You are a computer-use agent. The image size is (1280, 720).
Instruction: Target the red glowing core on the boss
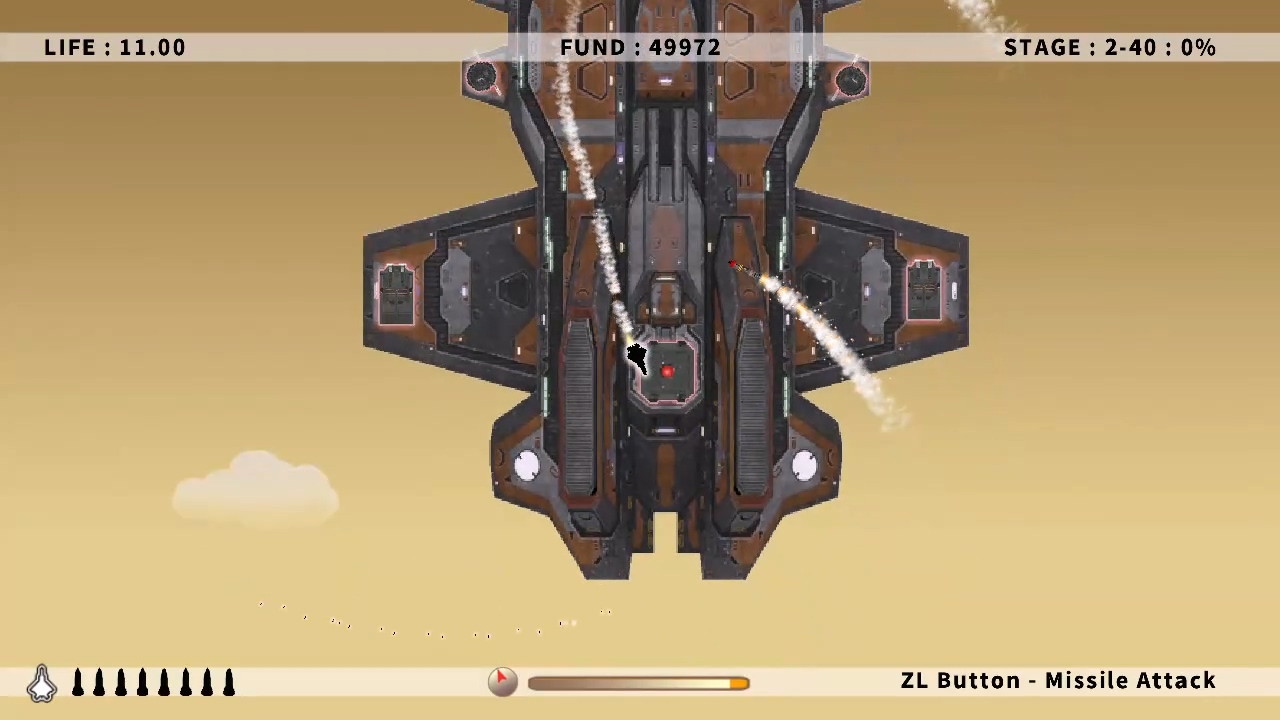pos(667,372)
